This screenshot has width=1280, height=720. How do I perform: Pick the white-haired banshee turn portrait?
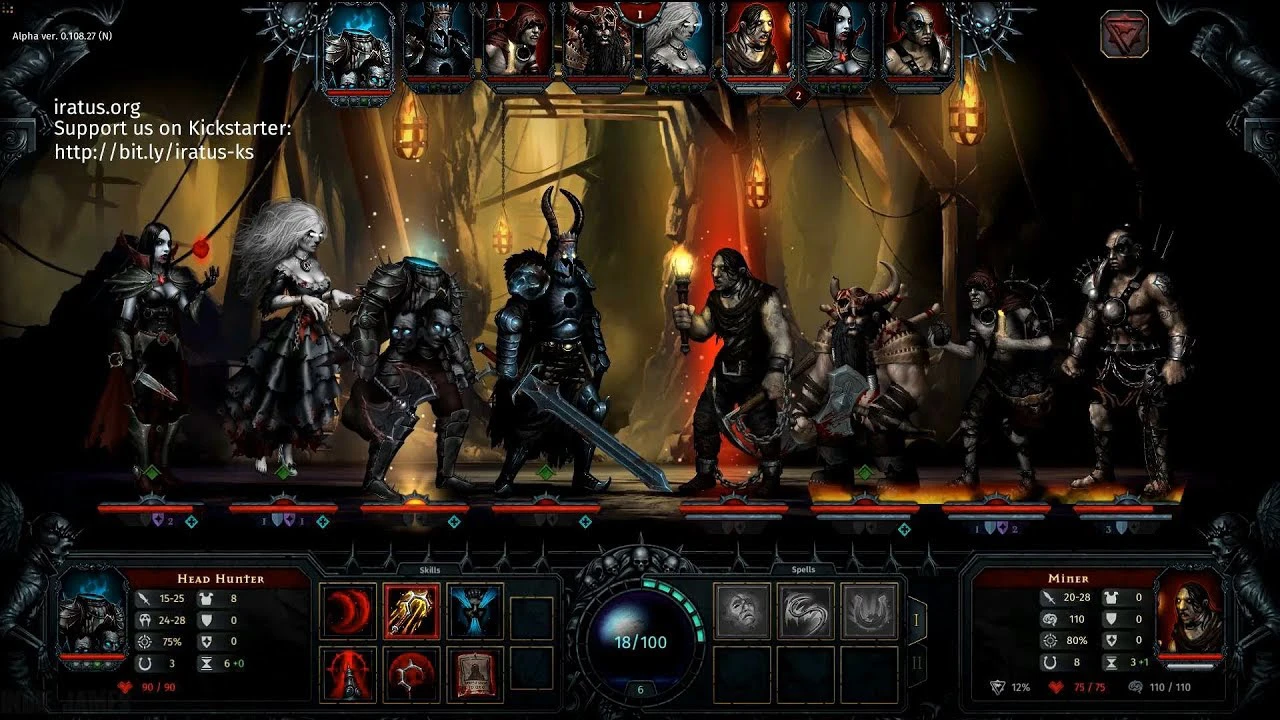coord(677,42)
